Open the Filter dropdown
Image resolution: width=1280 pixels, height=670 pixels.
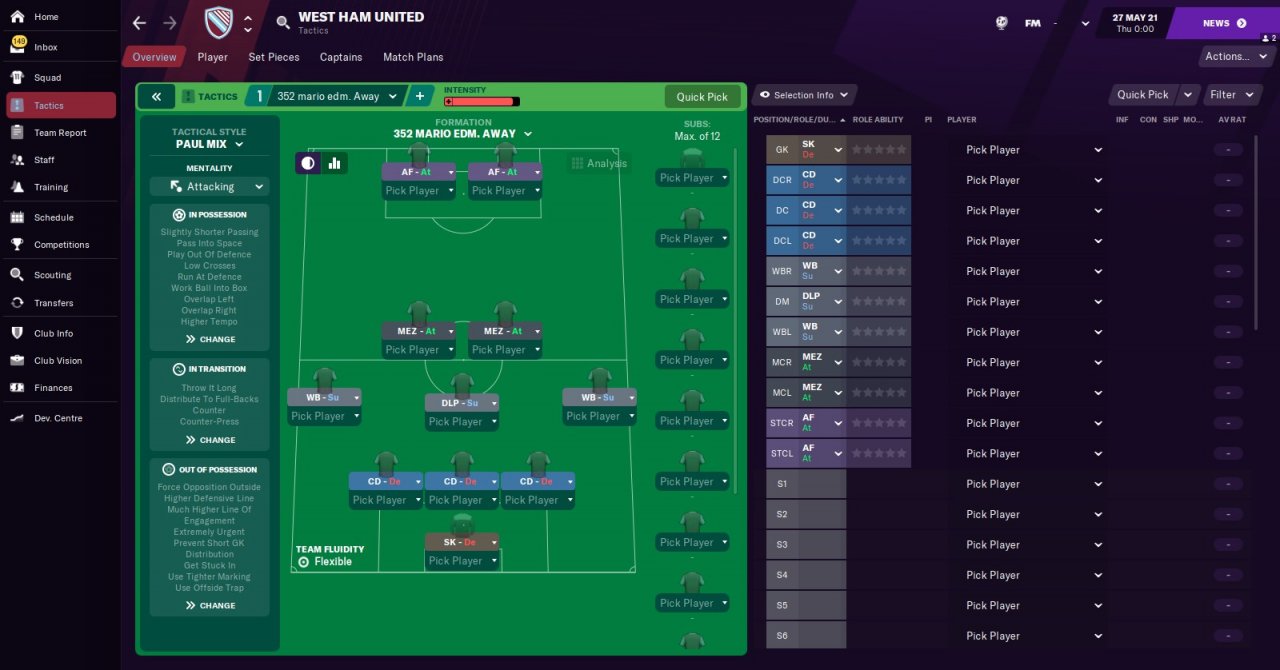(1227, 95)
